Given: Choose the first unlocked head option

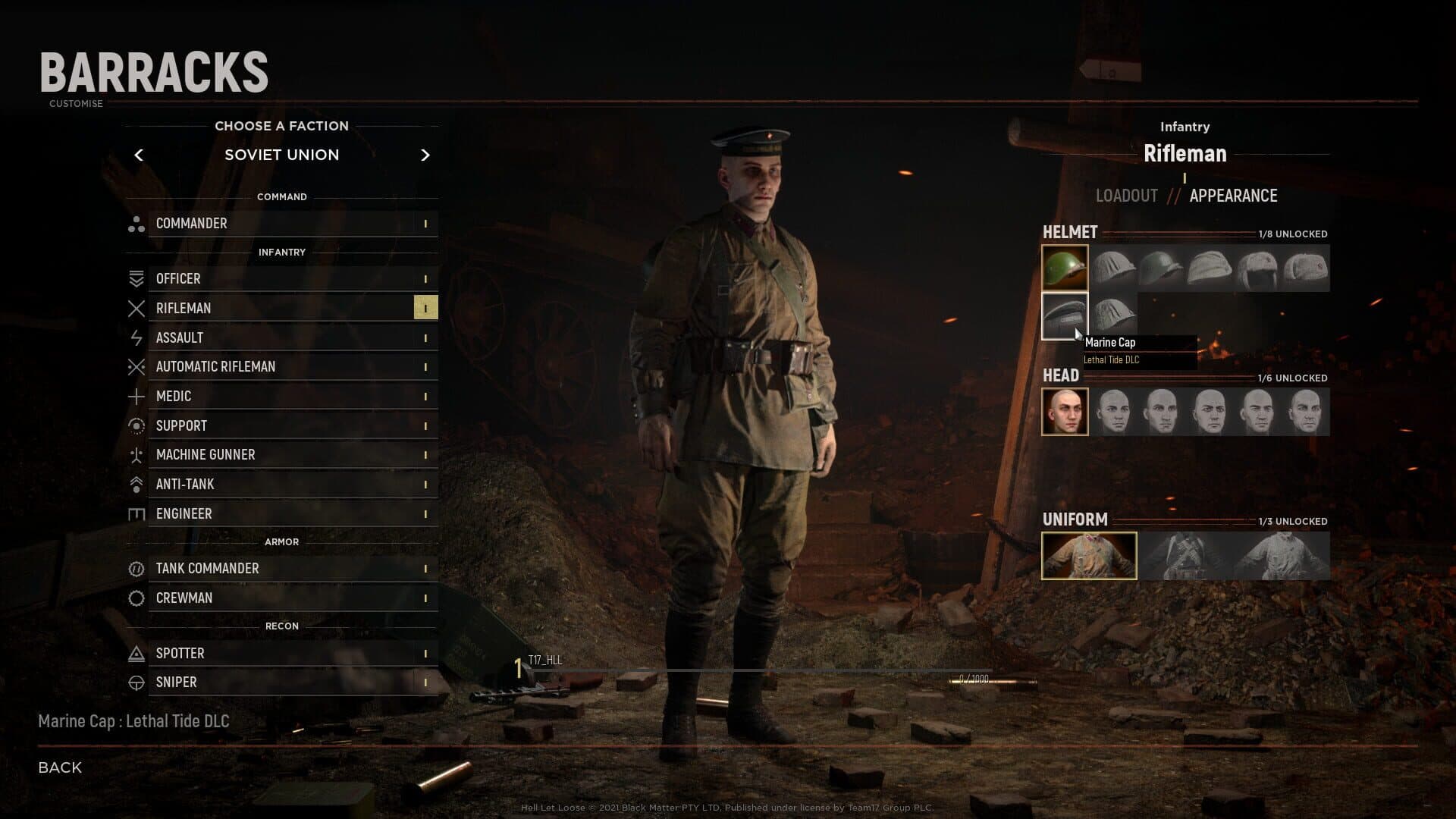Looking at the screenshot, I should click(1065, 412).
